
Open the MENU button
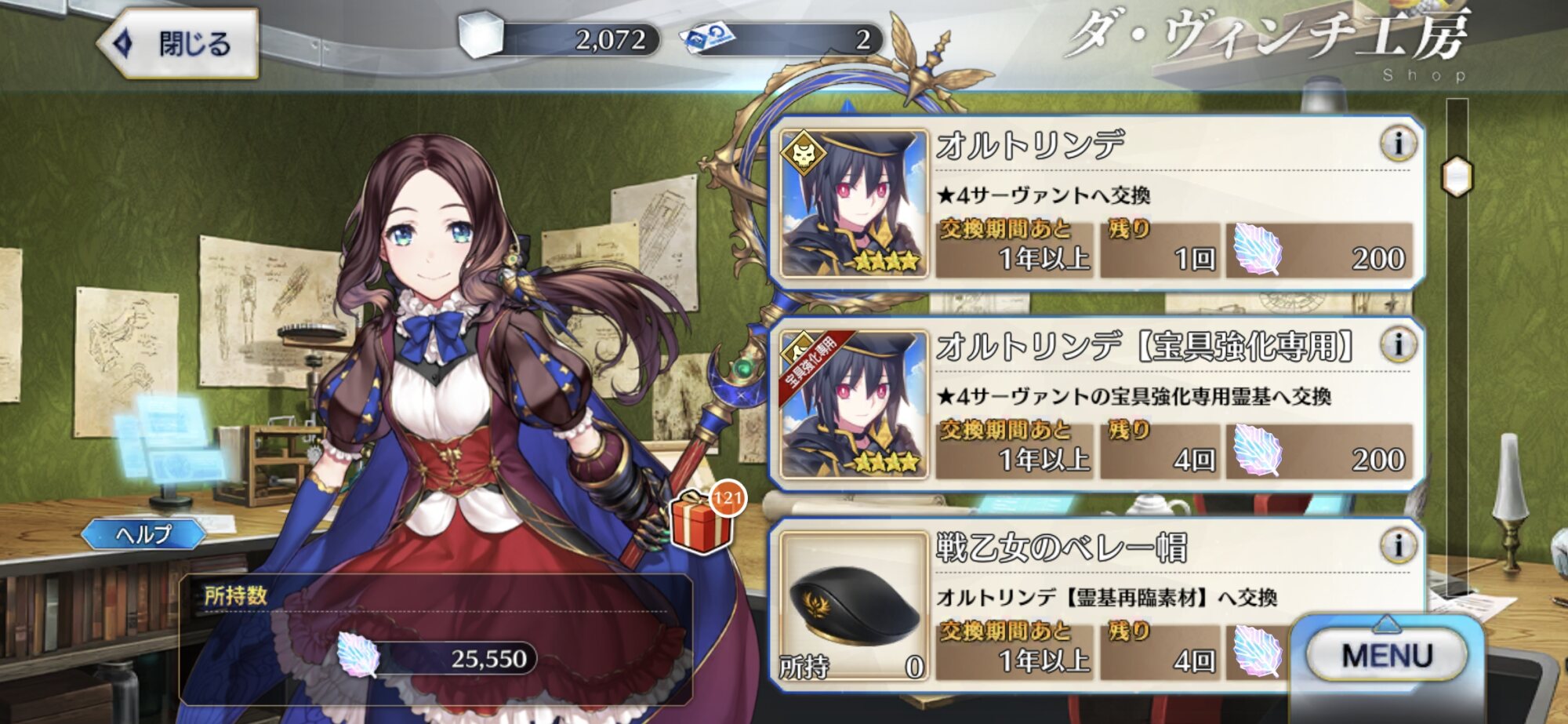pyautogui.click(x=1386, y=656)
